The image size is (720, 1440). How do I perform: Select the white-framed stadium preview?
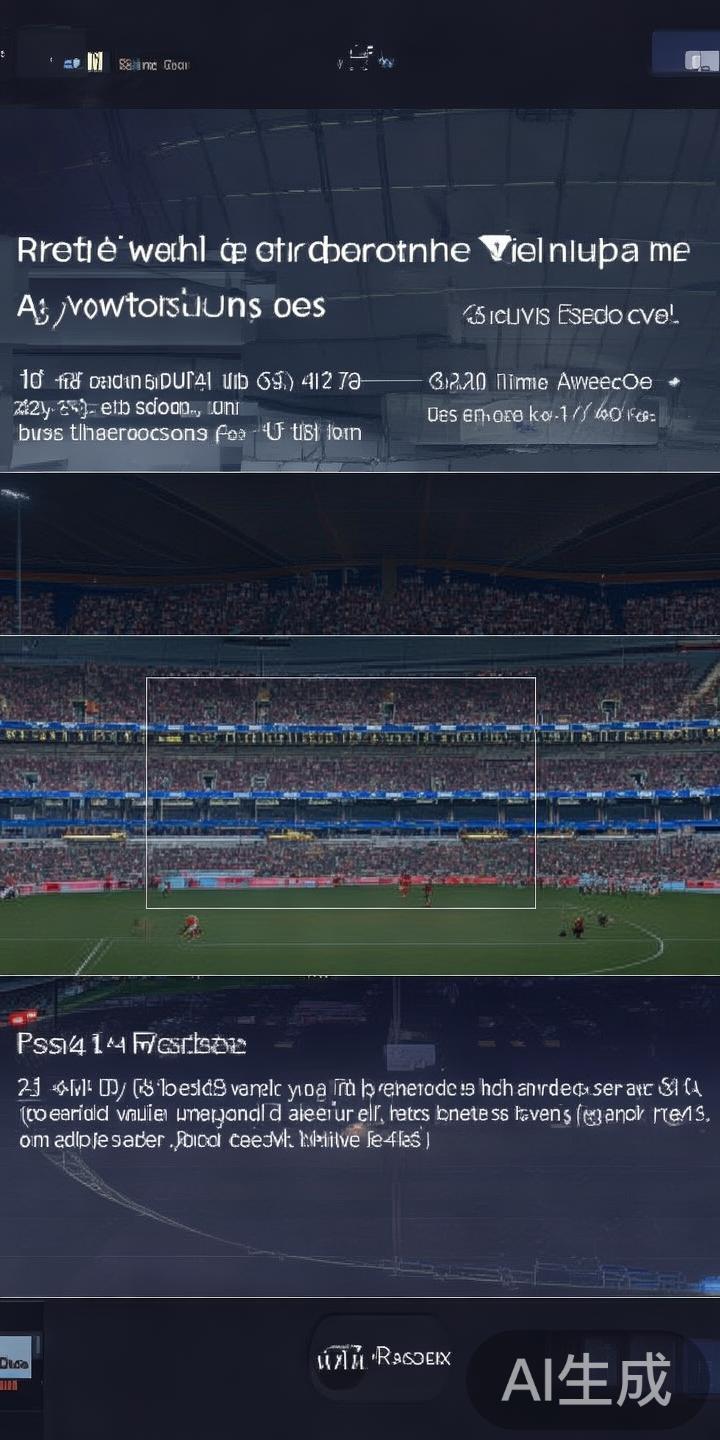pyautogui.click(x=341, y=793)
